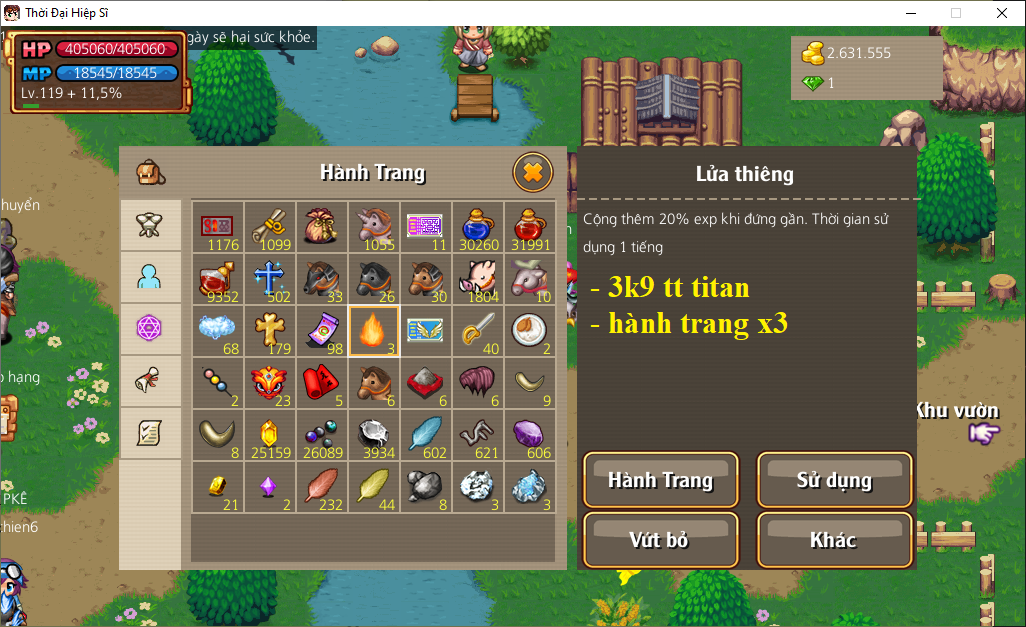Open the scroll with red ribbon tab
The height and width of the screenshot is (627, 1026).
[x=150, y=380]
